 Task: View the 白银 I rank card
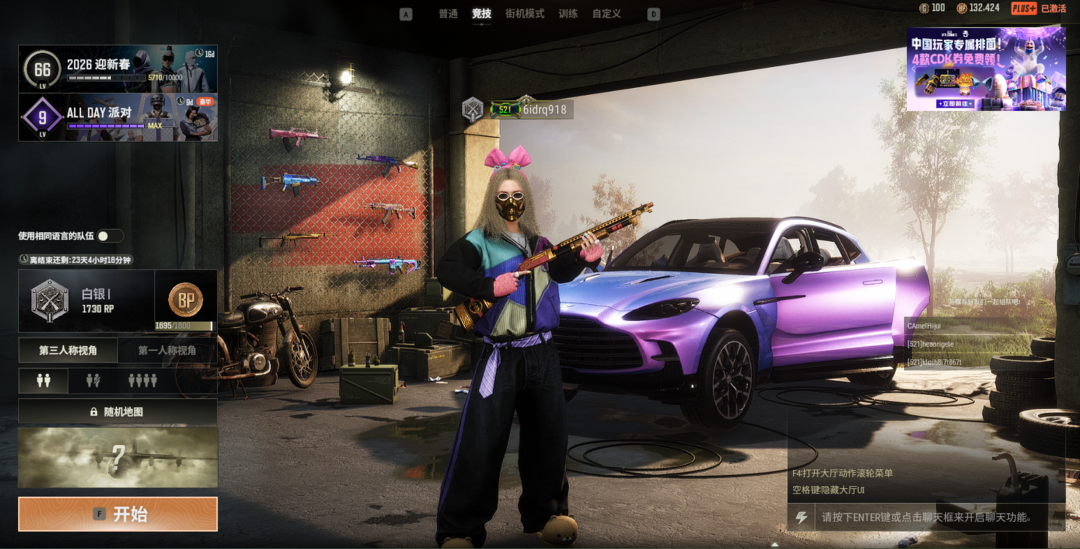[x=86, y=300]
